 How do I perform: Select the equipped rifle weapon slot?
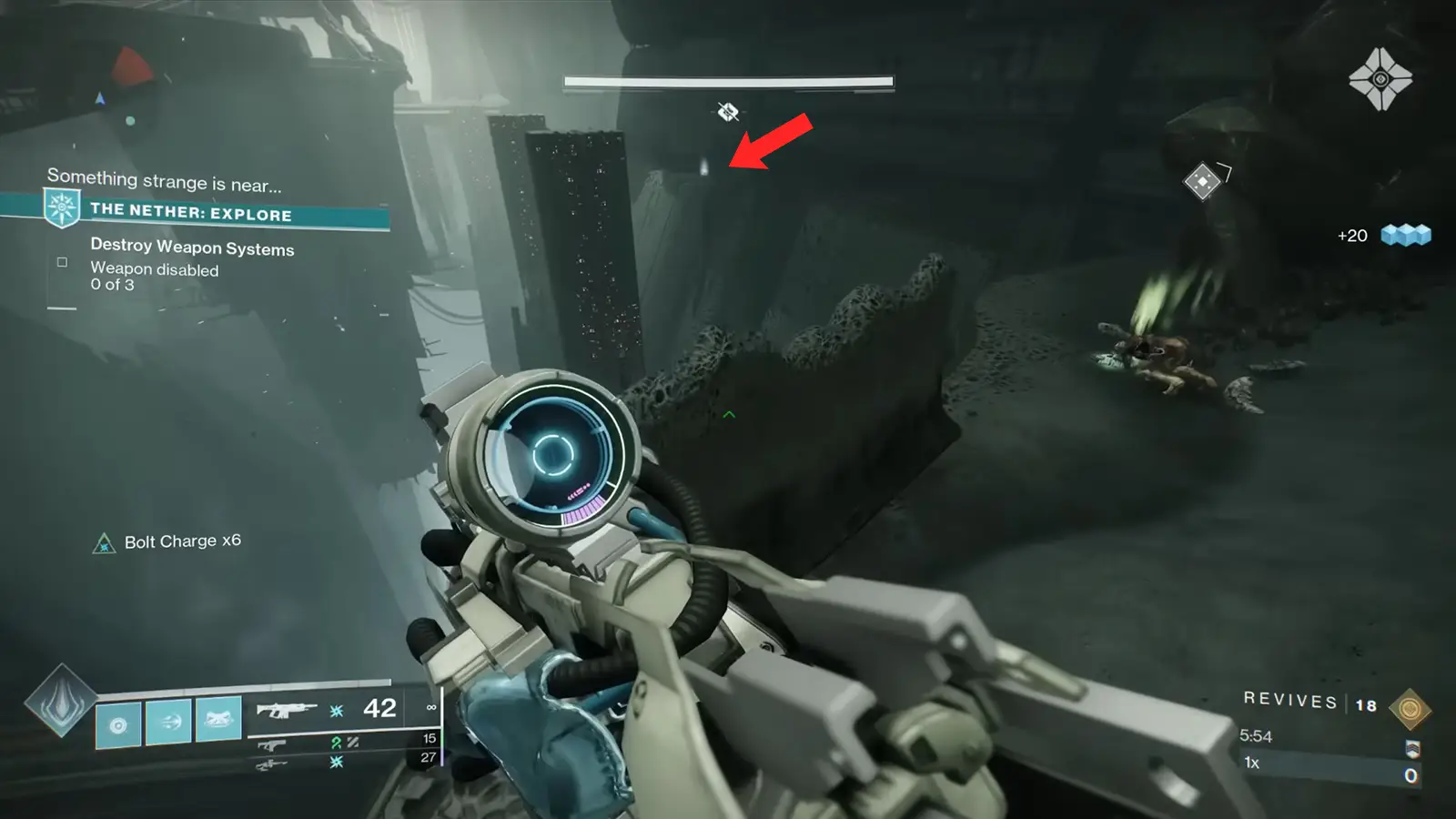286,710
